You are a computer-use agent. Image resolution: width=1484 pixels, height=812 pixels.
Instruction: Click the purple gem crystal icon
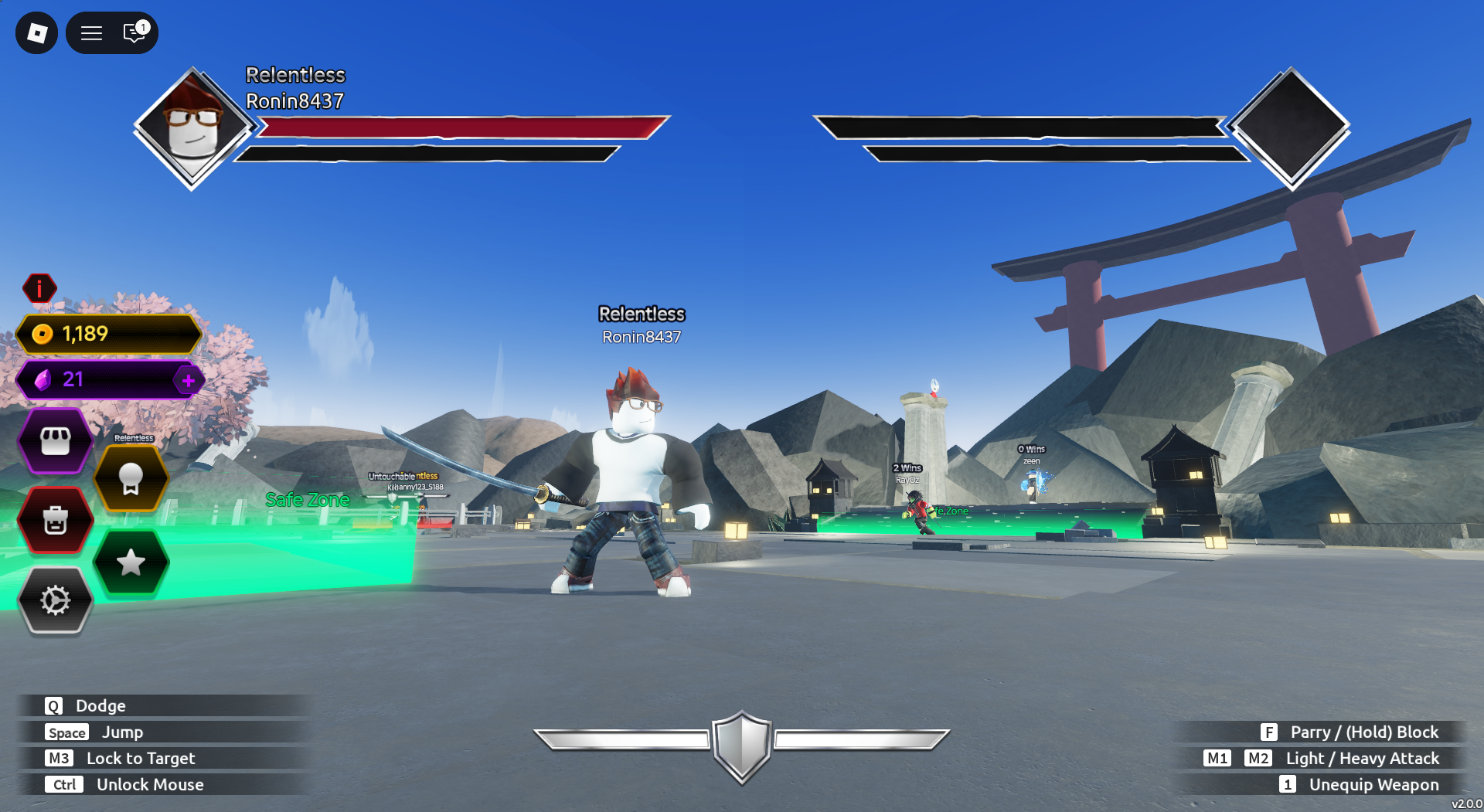click(43, 379)
